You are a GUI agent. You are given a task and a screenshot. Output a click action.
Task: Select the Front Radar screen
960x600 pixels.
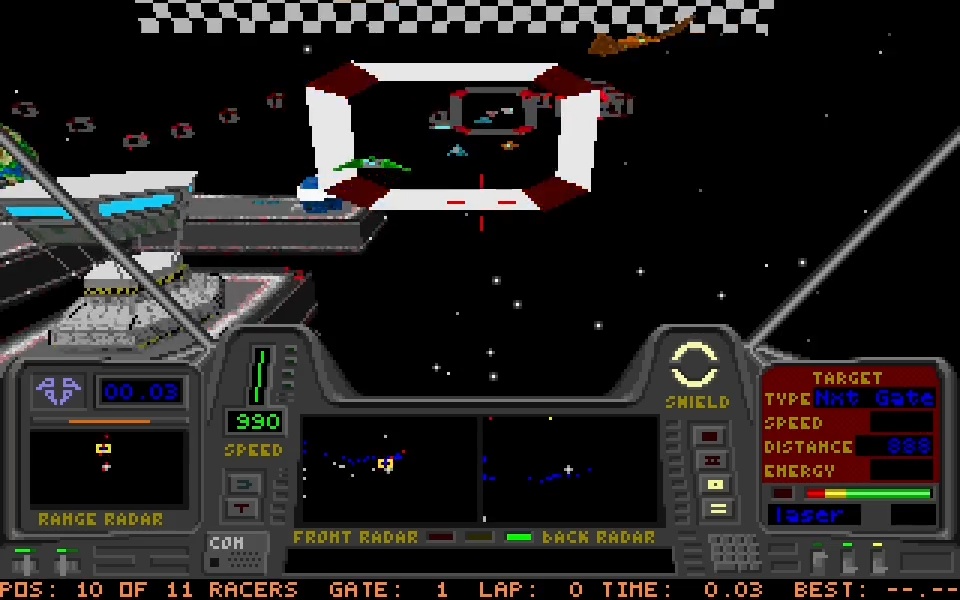click(389, 468)
